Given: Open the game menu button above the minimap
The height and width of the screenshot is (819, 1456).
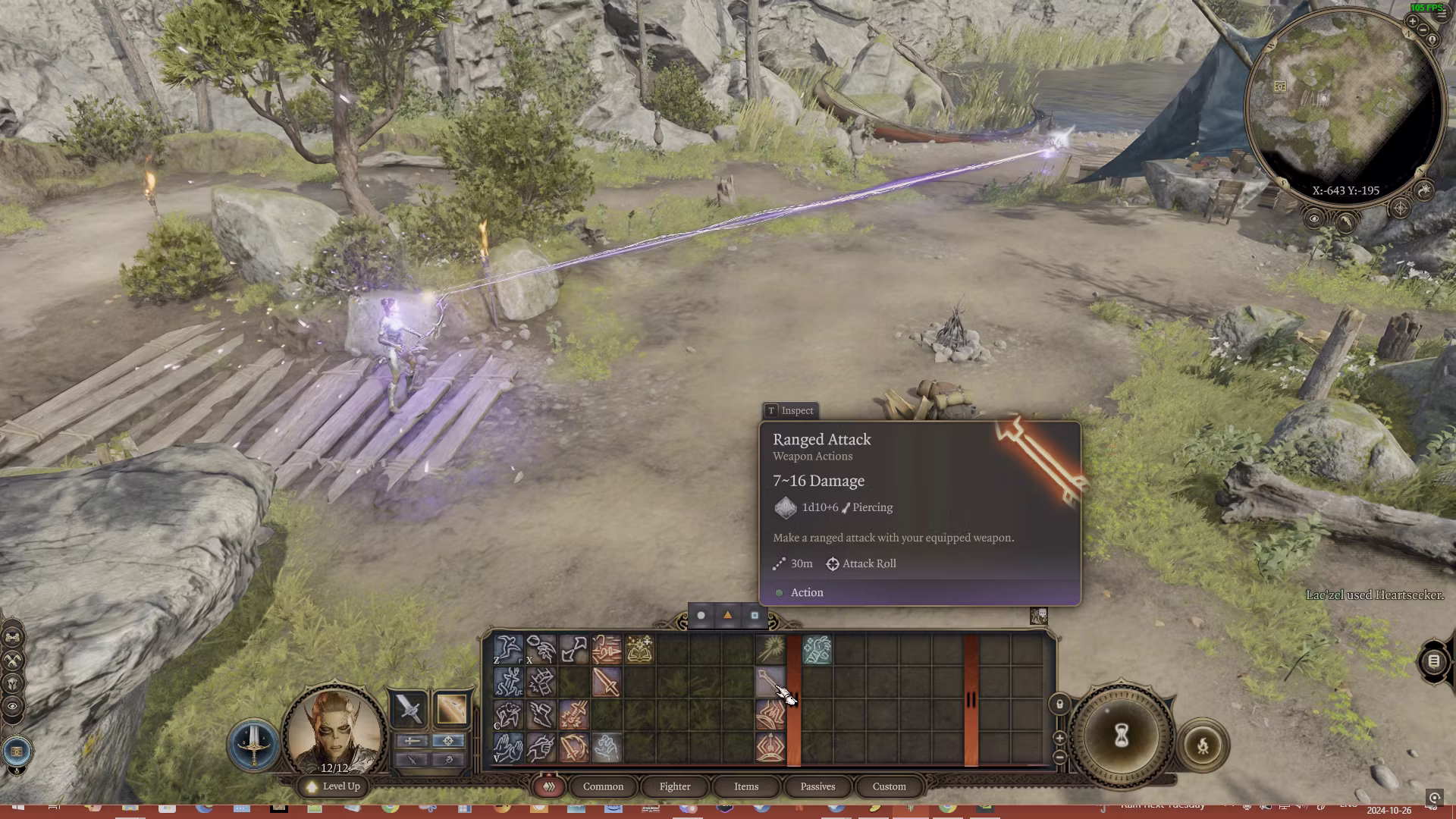Looking at the screenshot, I should coord(1441,14).
